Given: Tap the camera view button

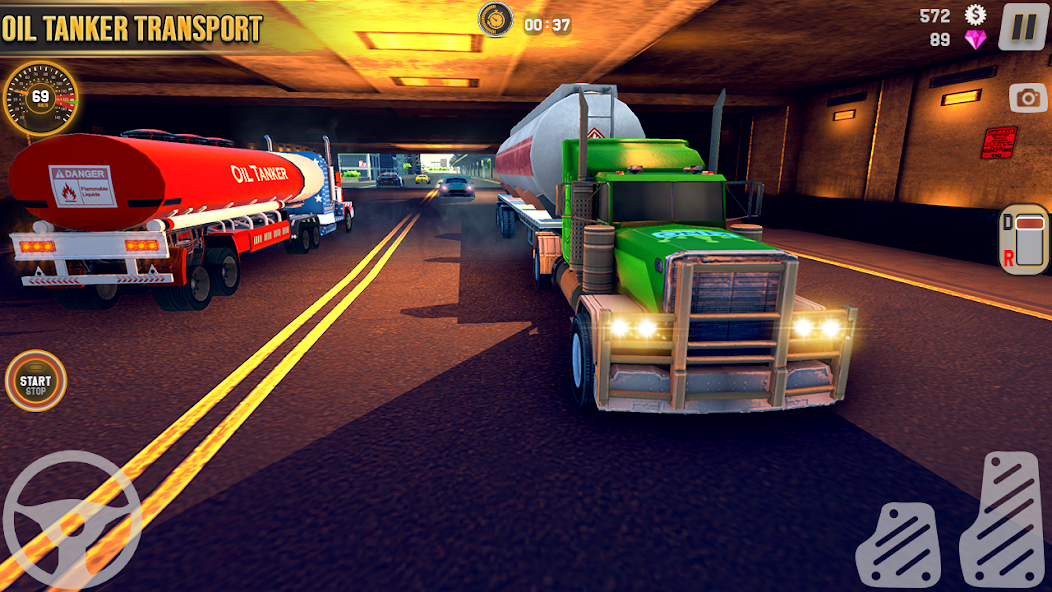Looking at the screenshot, I should 1028,97.
